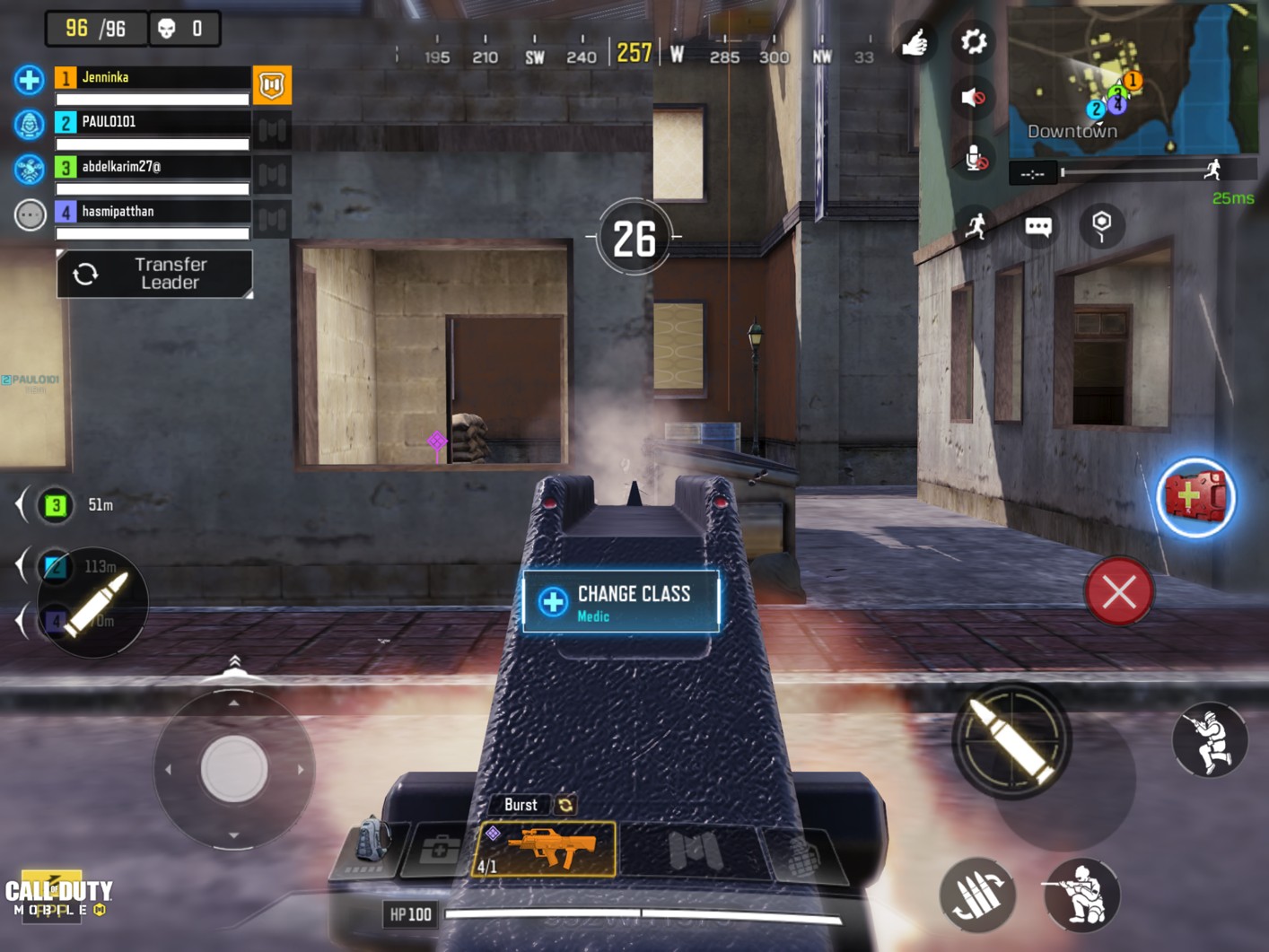Image resolution: width=1269 pixels, height=952 pixels.
Task: Tap the Transfer Leader button
Action: pyautogui.click(x=154, y=274)
